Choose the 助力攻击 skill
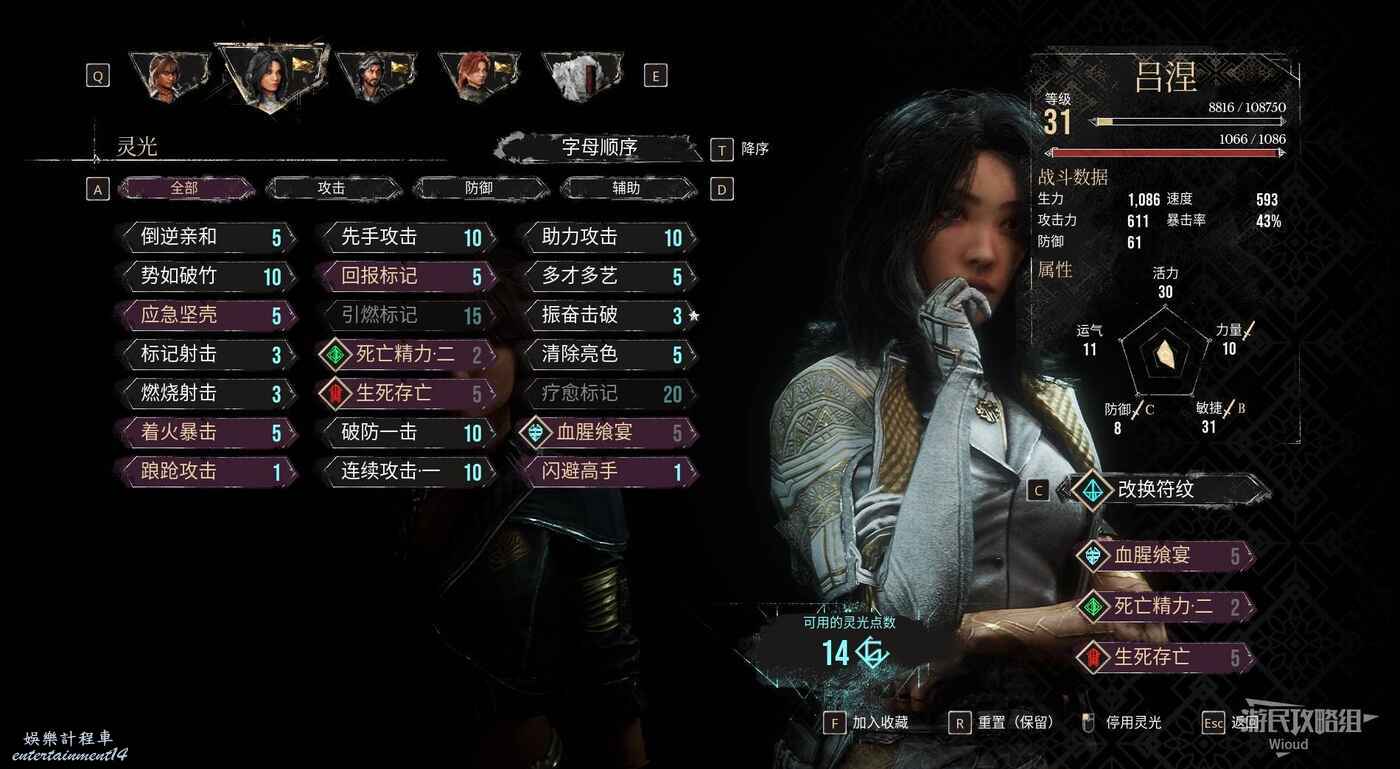Screen dimensions: 1400x769 pos(609,237)
